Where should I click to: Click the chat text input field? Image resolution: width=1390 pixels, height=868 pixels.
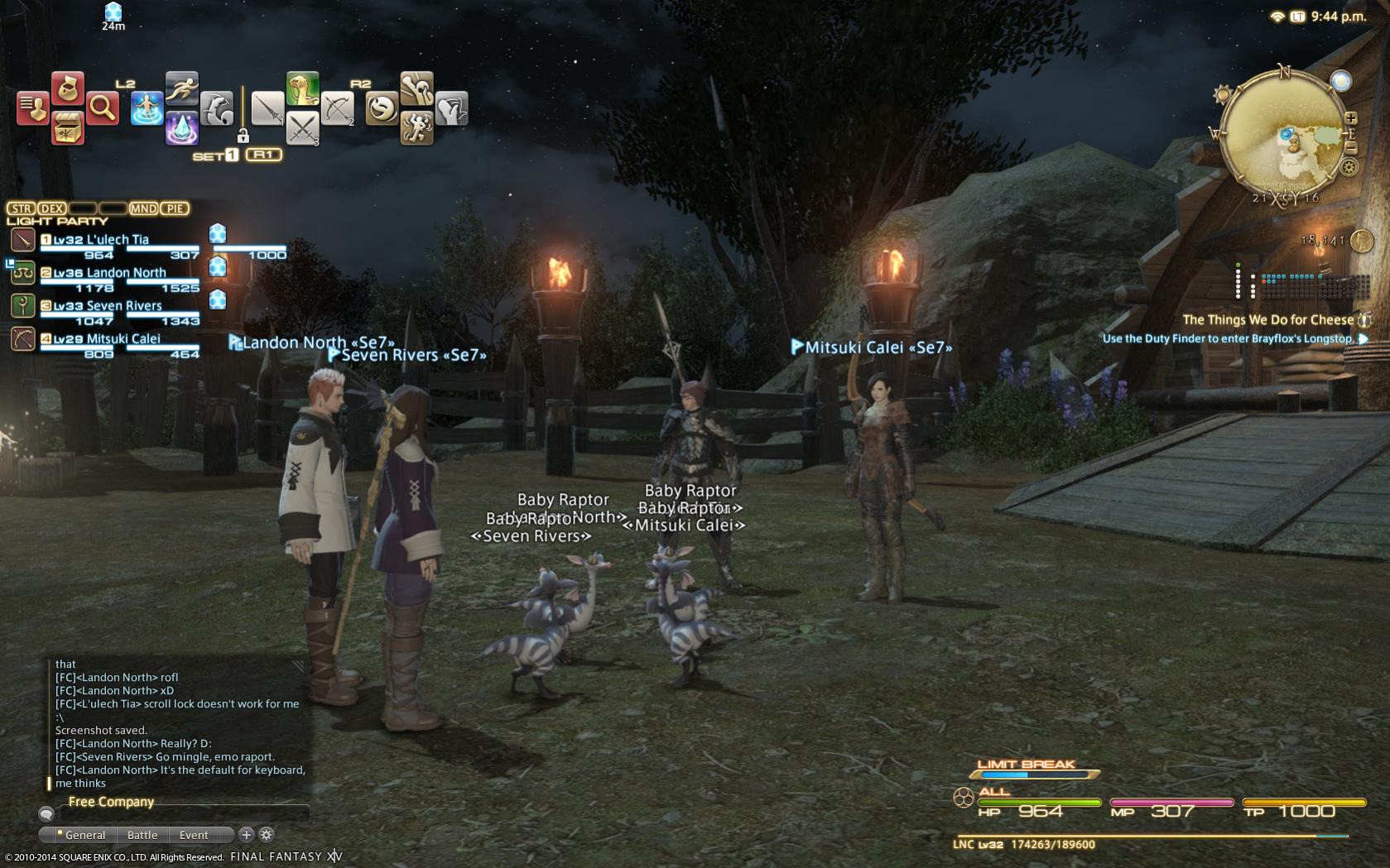pyautogui.click(x=184, y=815)
